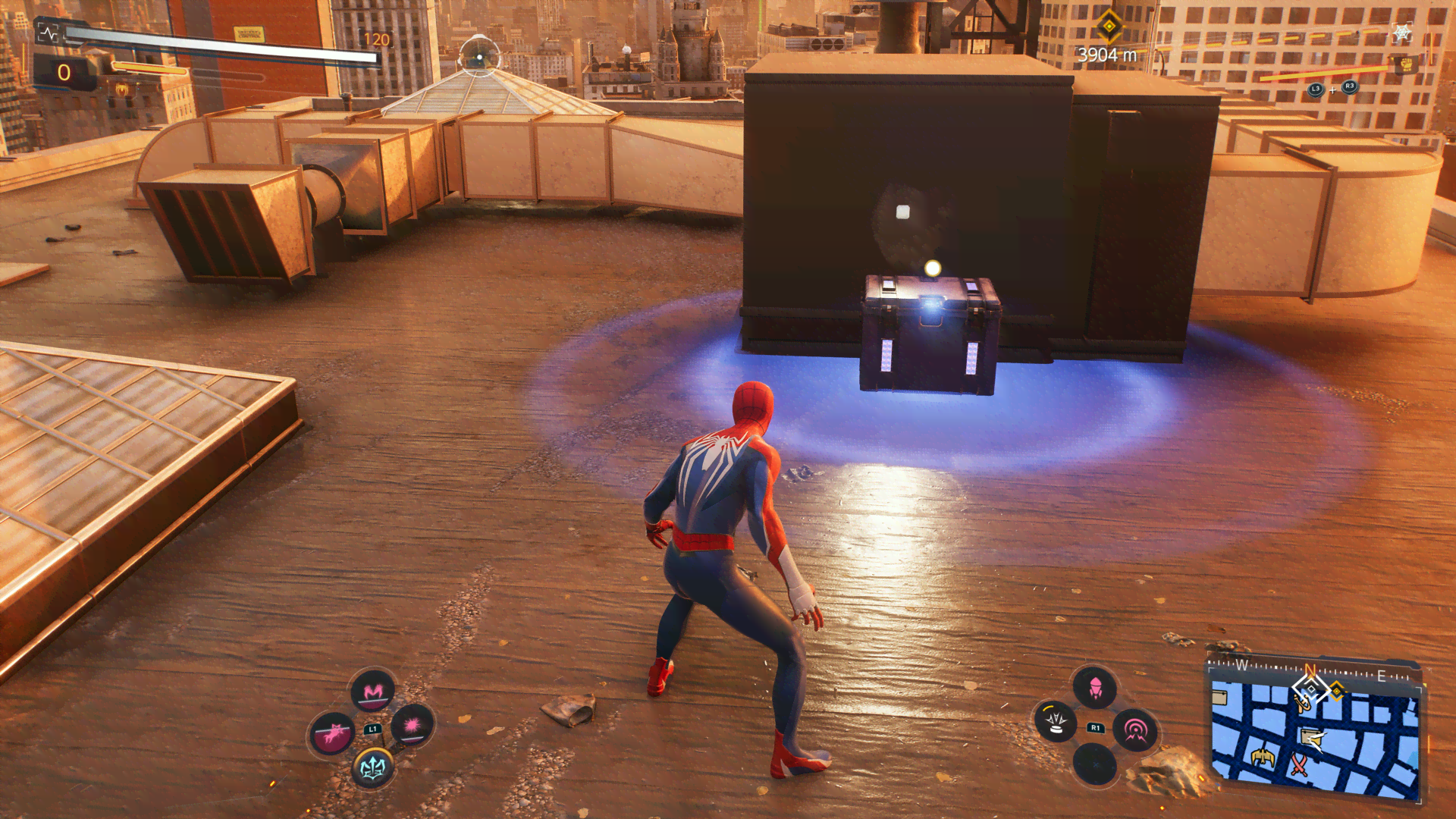Viewport: 1456px width, 819px height.
Task: Select the gold winged marker on minimap
Action: [x=1263, y=757]
